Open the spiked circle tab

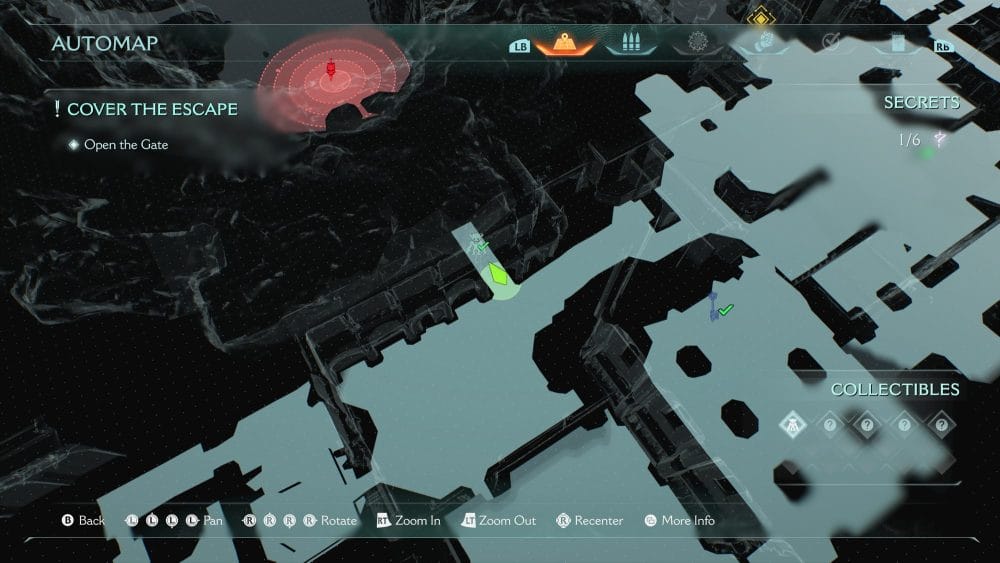698,43
